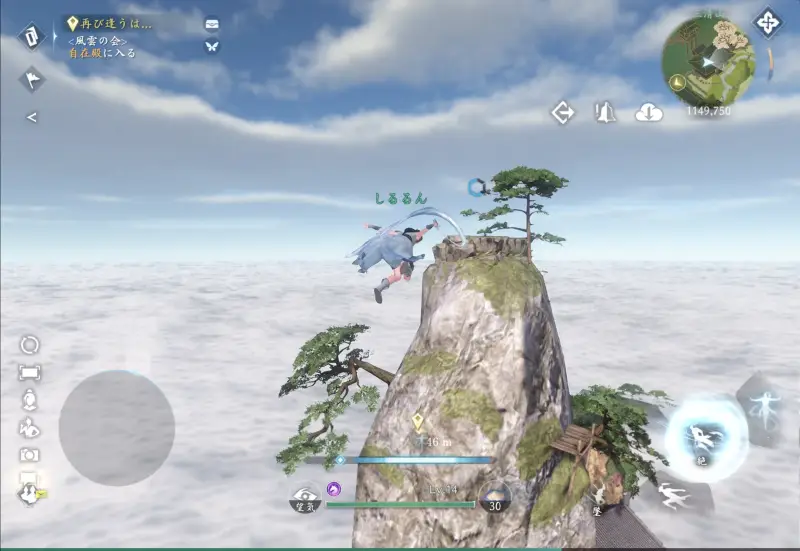Toggle the fullscreen frame icon
Viewport: 800px width, 551px height.
coord(30,373)
